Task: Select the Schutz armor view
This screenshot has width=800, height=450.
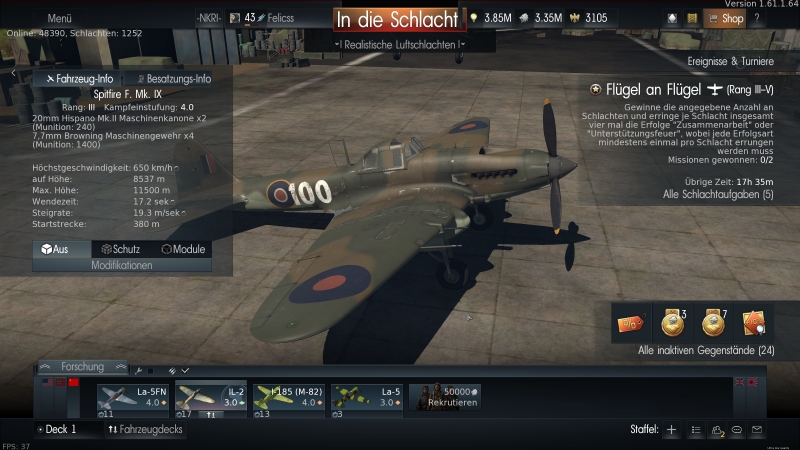Action: [x=120, y=249]
